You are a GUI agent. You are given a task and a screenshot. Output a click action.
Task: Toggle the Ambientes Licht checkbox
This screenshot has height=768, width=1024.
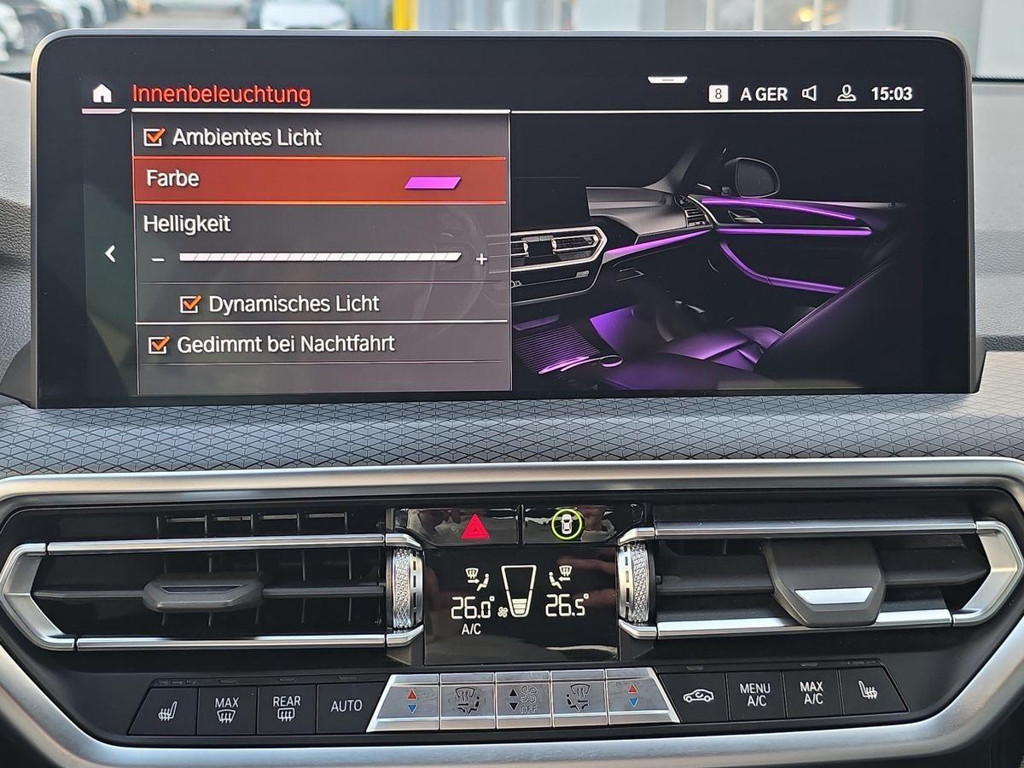tap(154, 137)
